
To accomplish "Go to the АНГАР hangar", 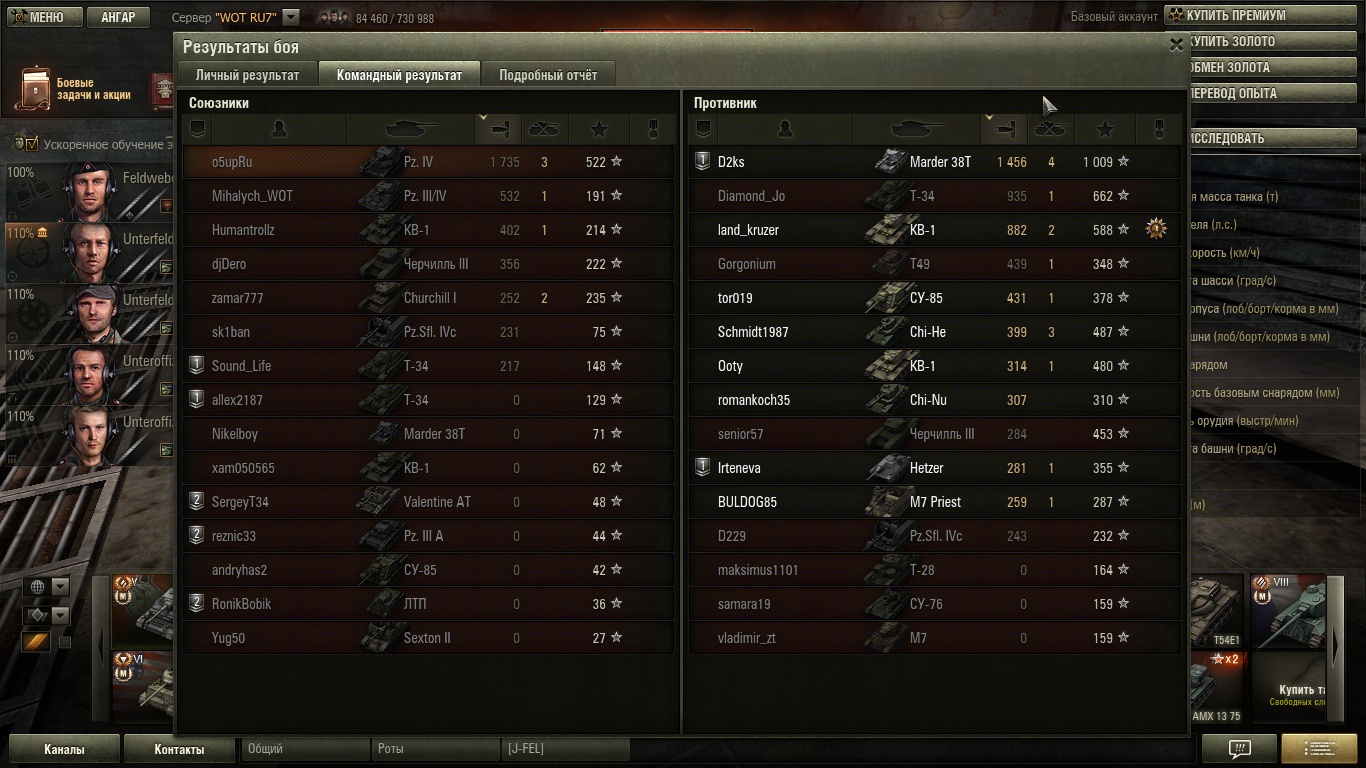I will pyautogui.click(x=118, y=17).
